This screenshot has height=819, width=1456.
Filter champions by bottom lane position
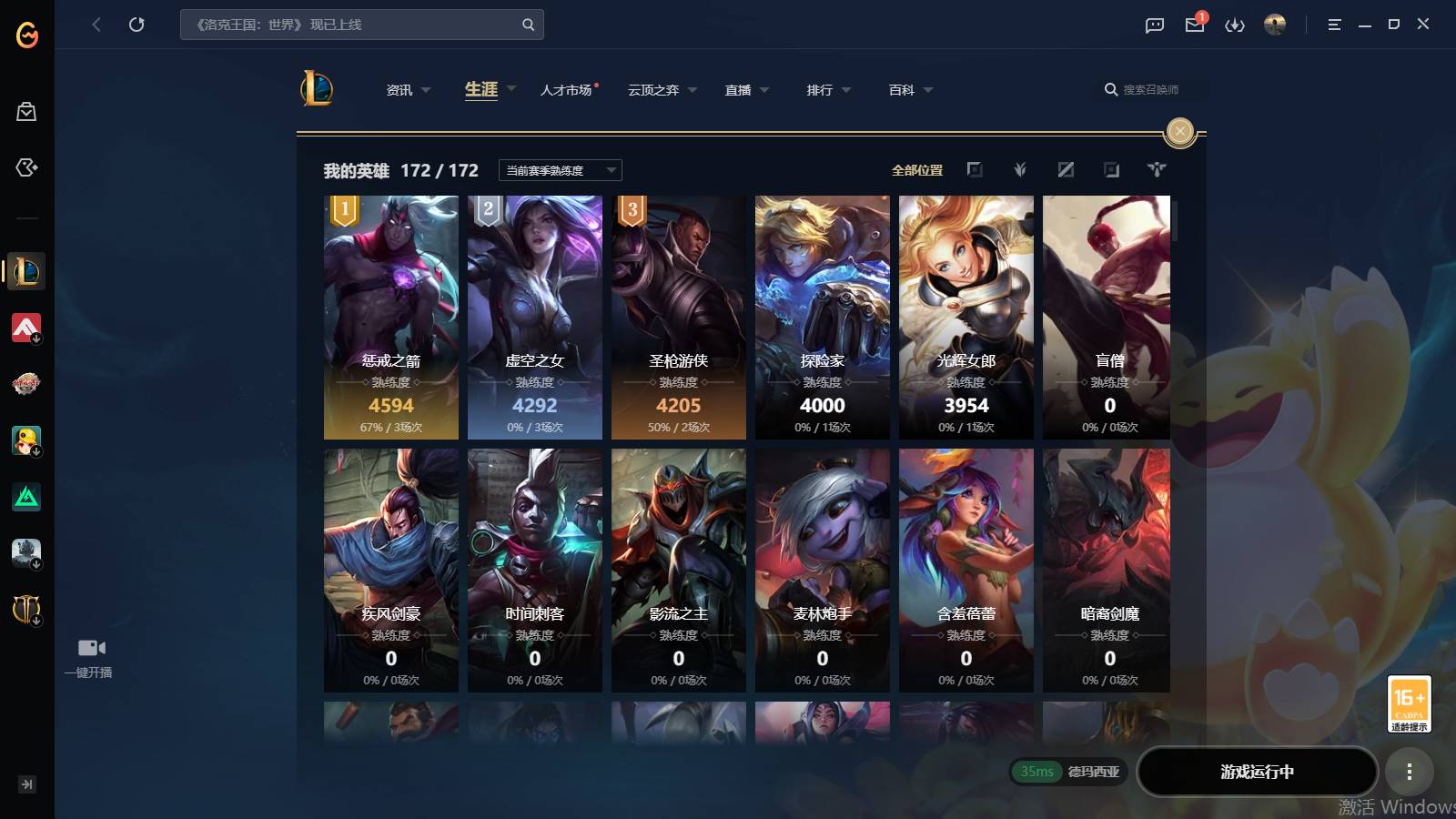(1110, 169)
